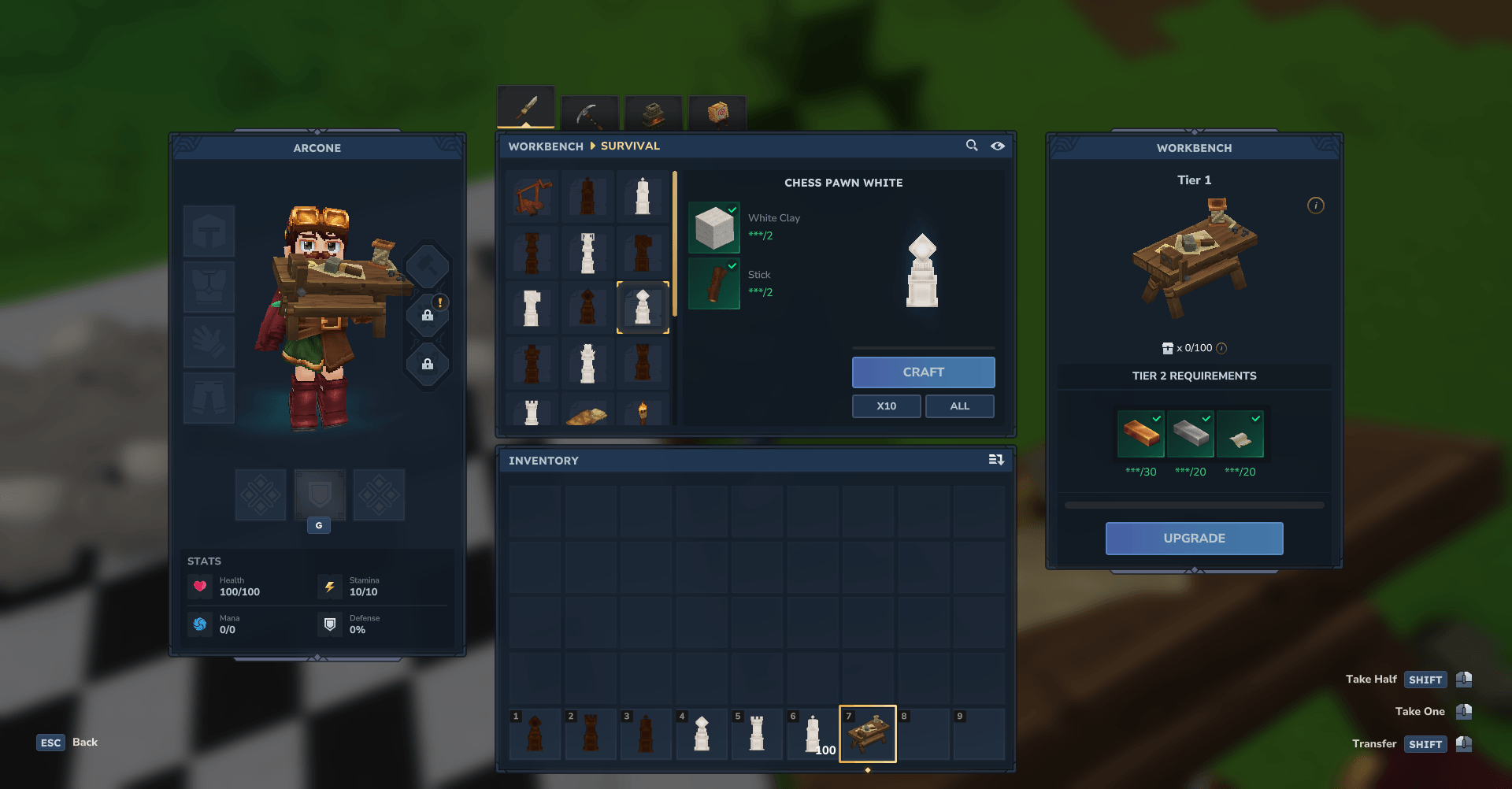Select the workbench in hotbar slot 7

coord(868,734)
